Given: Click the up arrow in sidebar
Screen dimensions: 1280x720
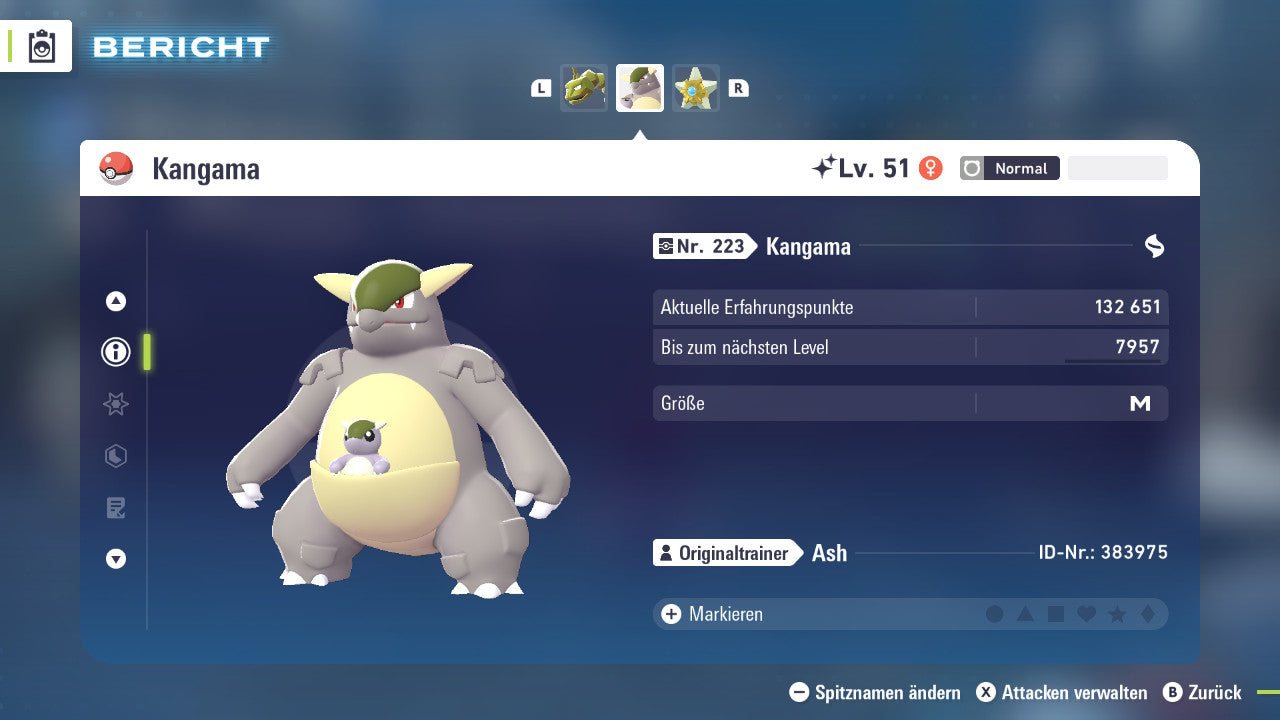Looking at the screenshot, I should click(x=116, y=301).
